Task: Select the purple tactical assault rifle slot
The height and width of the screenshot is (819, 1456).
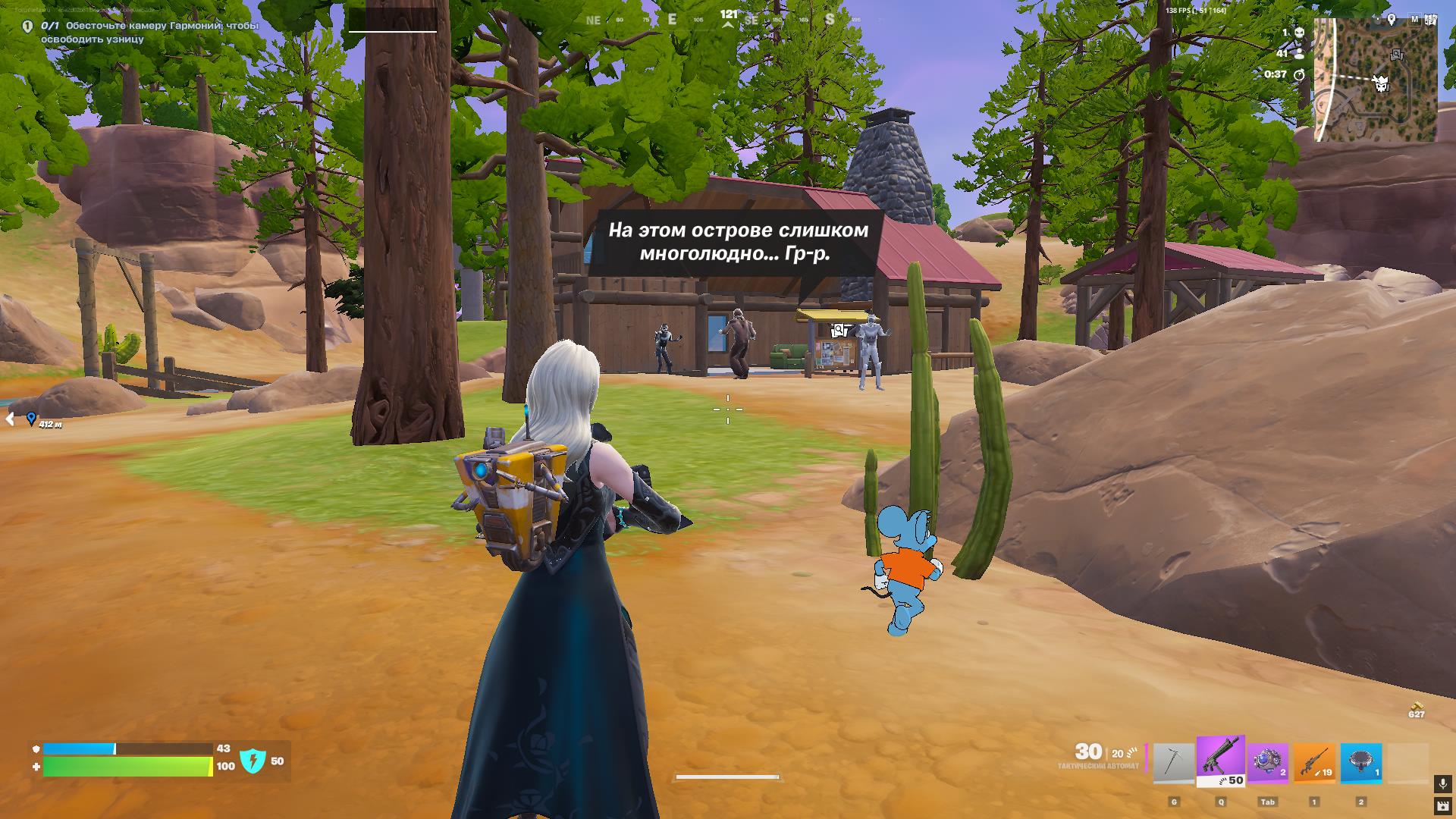Action: [x=1221, y=761]
